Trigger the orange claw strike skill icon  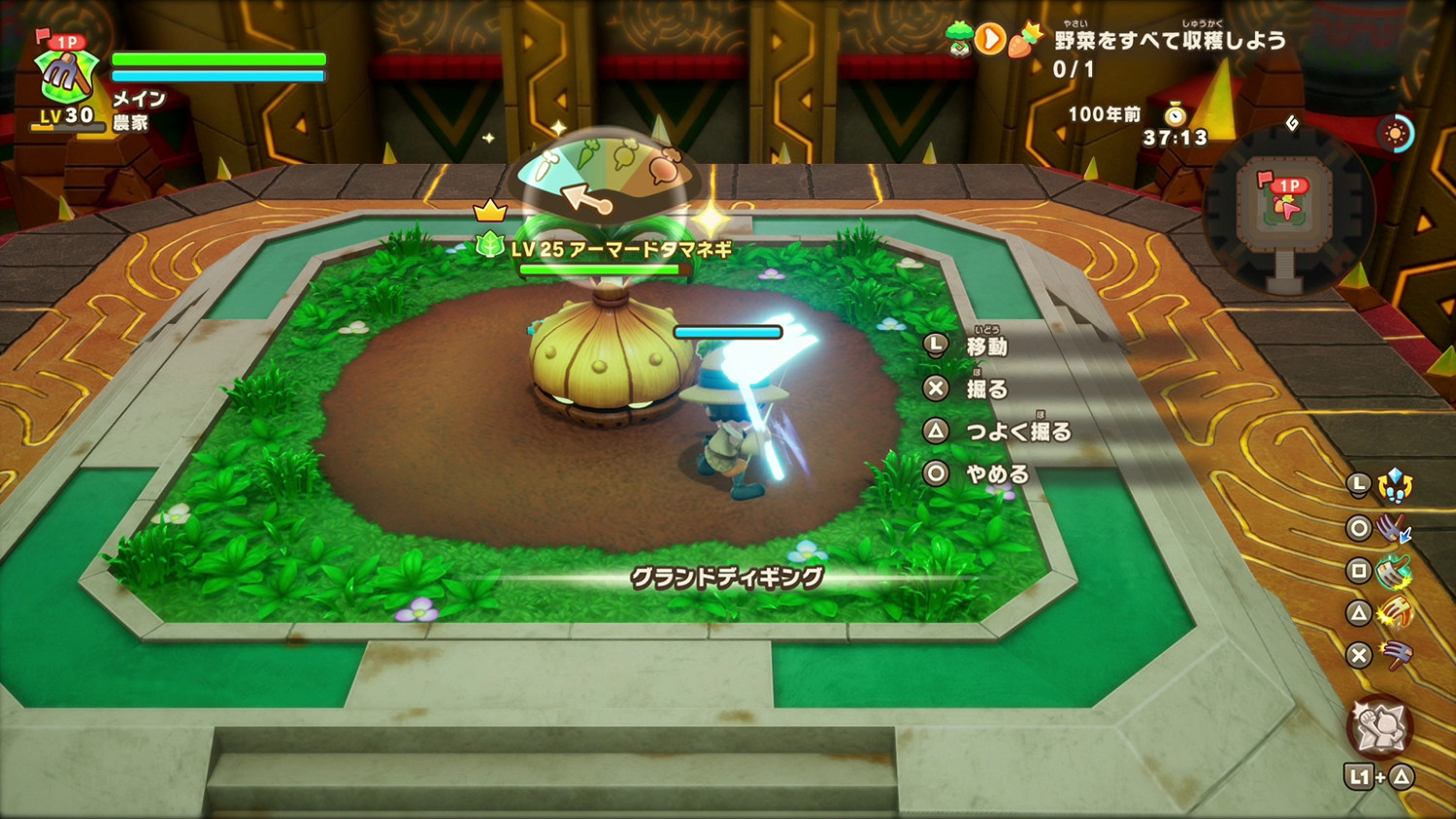point(1395,613)
